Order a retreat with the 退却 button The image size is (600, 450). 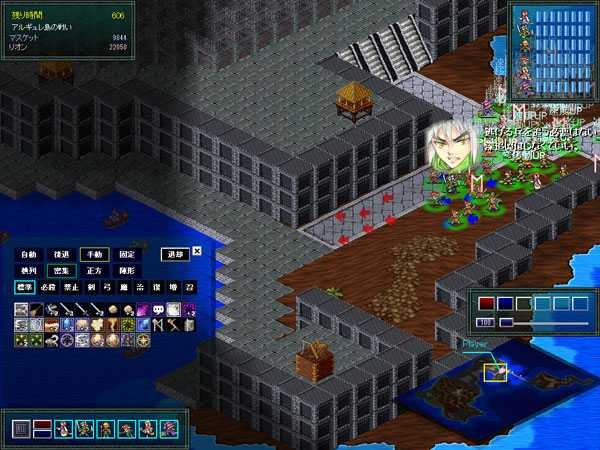(x=175, y=254)
